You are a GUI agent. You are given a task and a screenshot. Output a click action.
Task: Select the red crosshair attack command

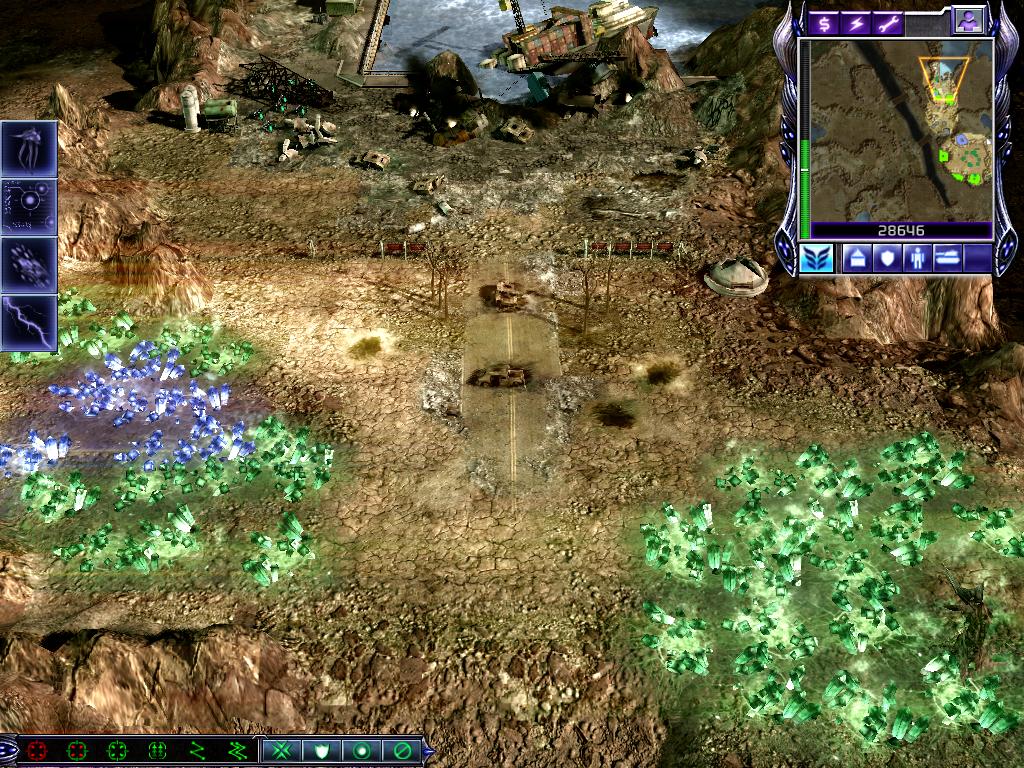[x=39, y=750]
